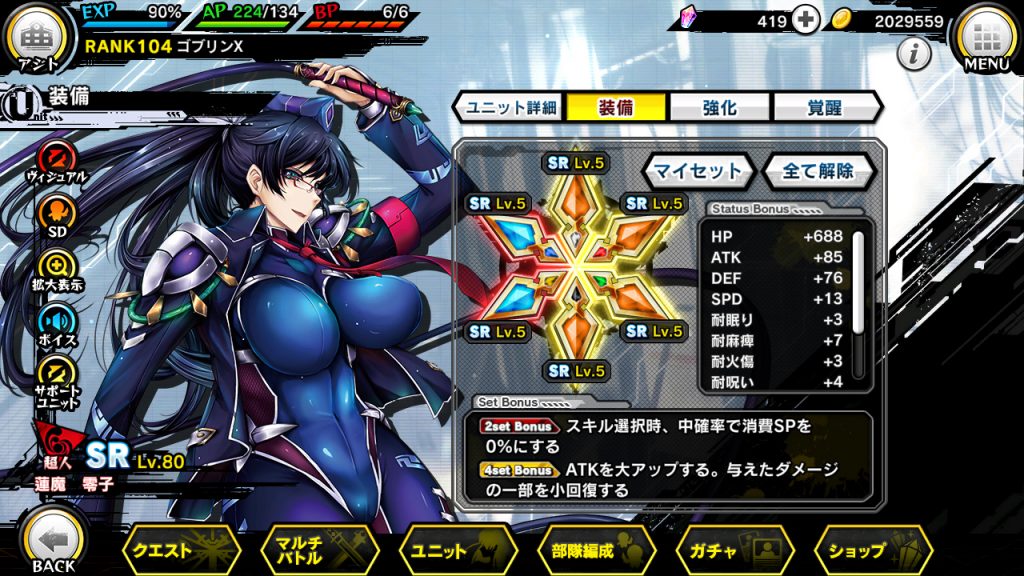This screenshot has width=1024, height=576.
Task: Switch to the ユニット詳細 tab
Action: pyautogui.click(x=510, y=107)
